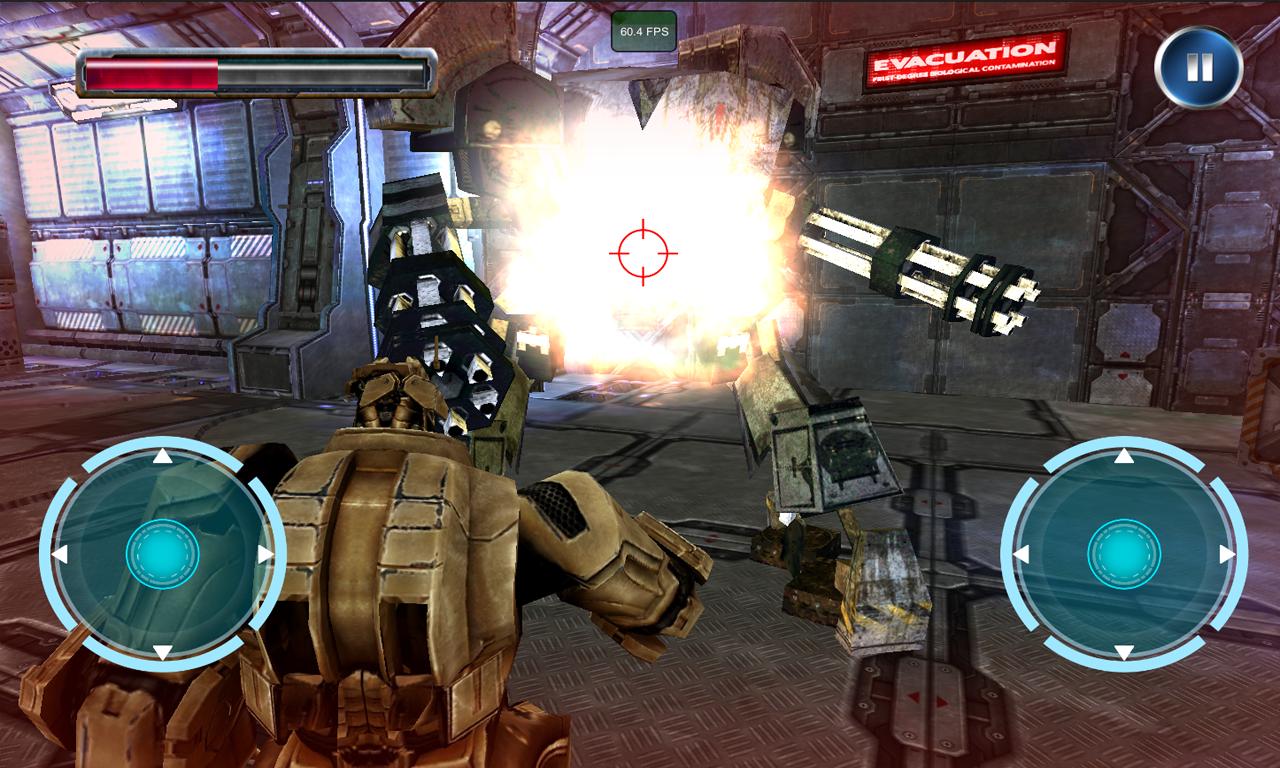The height and width of the screenshot is (768, 1280).
Task: Tap the up arrow on the movement joystick
Action: coord(162,457)
